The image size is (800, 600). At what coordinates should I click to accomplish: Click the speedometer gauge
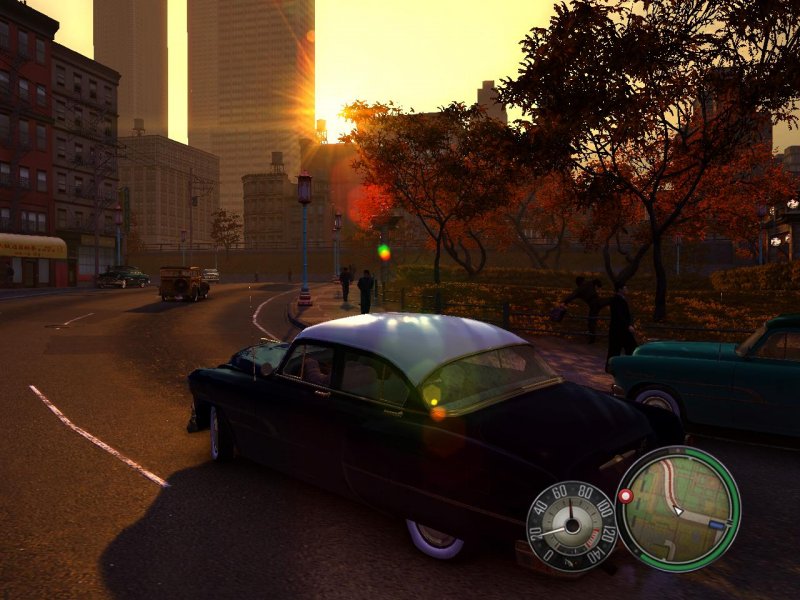coord(571,526)
